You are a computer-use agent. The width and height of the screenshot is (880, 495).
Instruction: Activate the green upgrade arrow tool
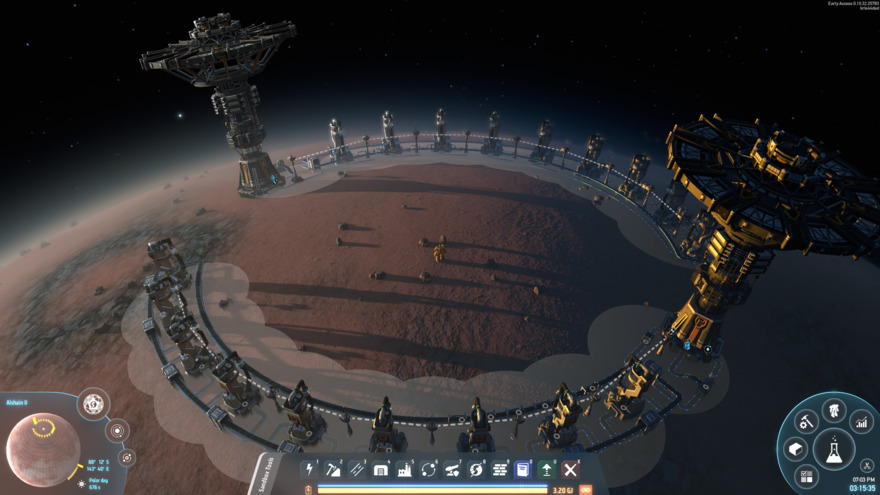pyautogui.click(x=547, y=469)
